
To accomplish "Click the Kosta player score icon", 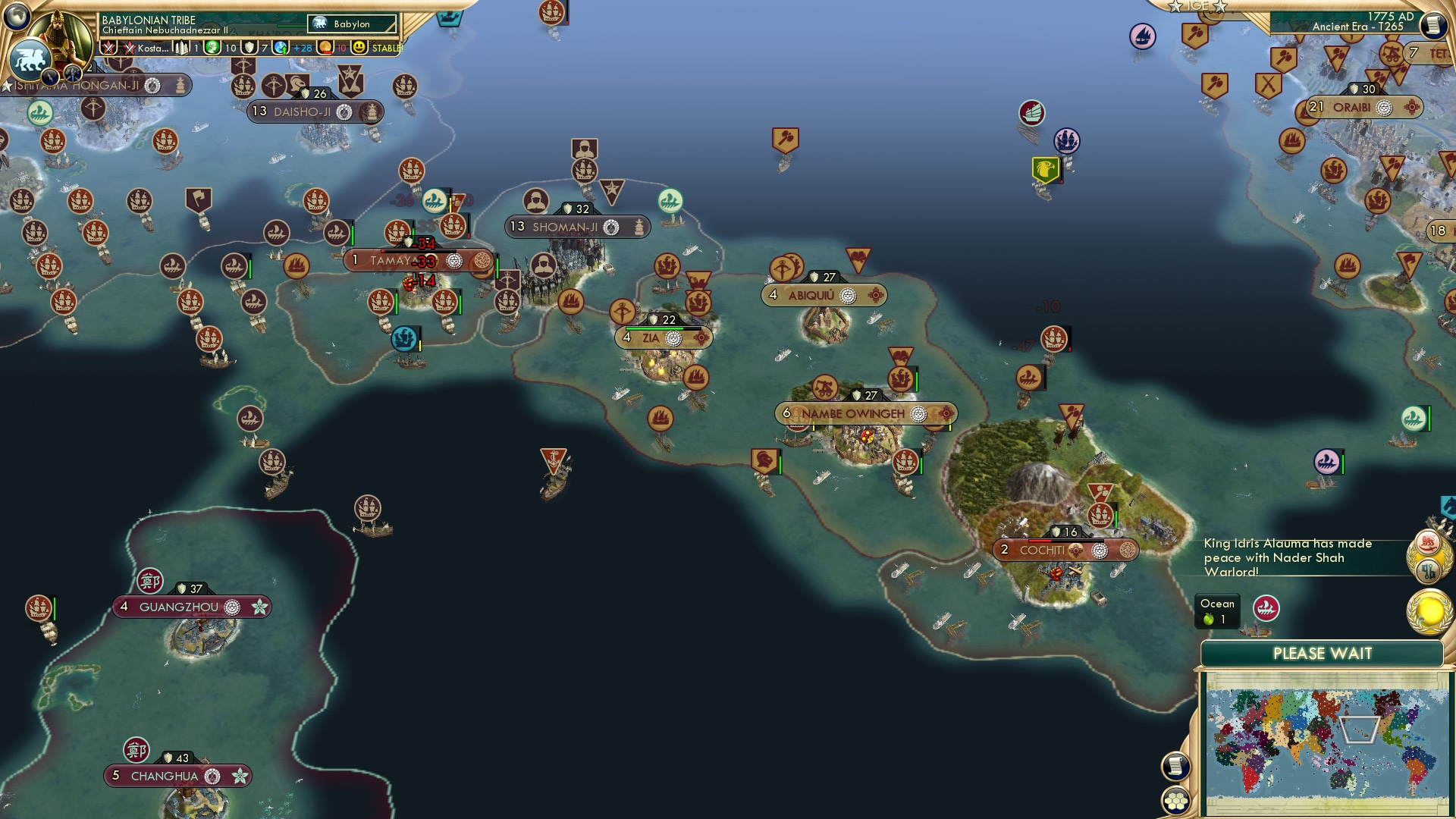I will tap(128, 48).
